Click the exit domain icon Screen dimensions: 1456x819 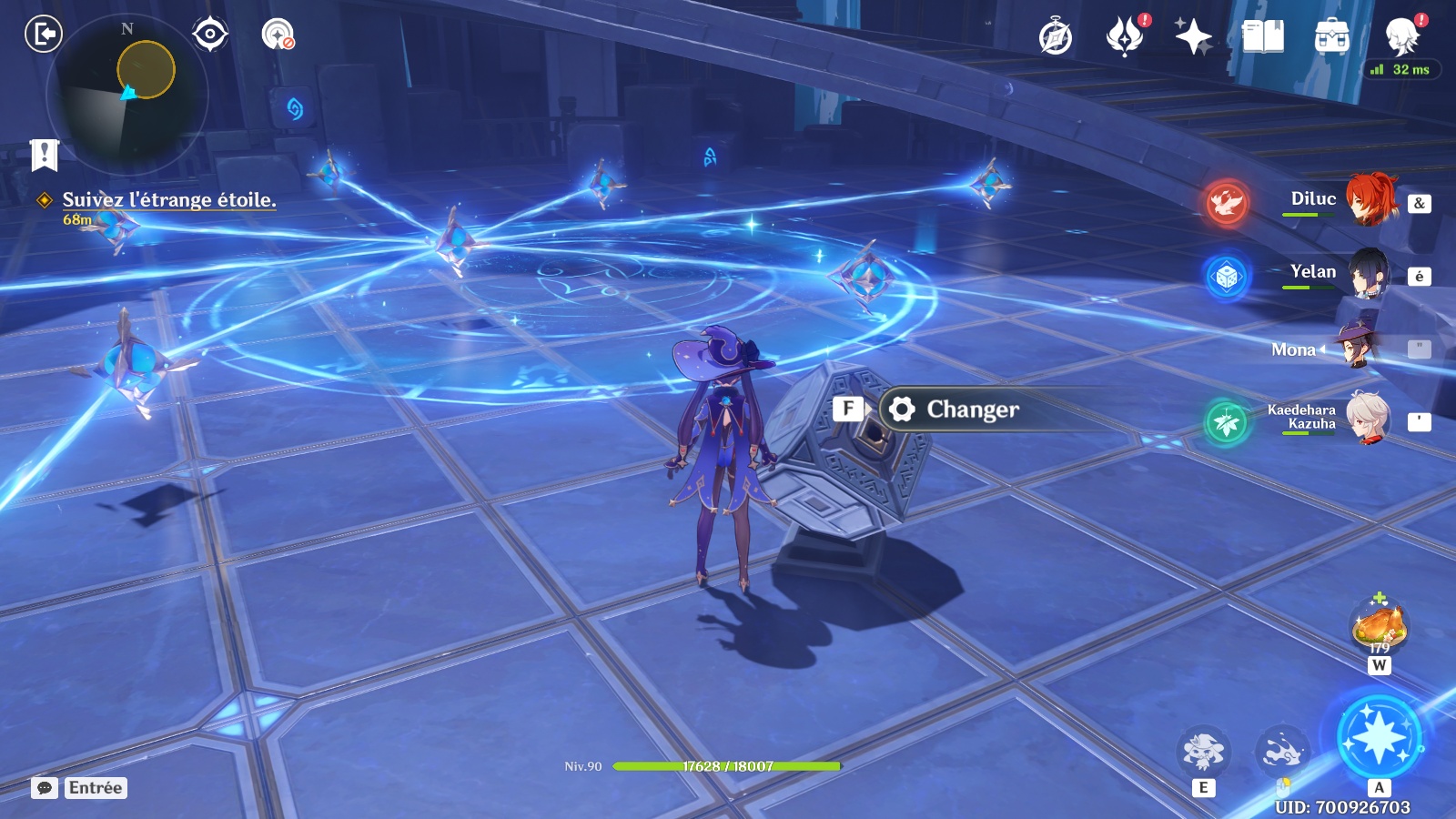(43, 35)
